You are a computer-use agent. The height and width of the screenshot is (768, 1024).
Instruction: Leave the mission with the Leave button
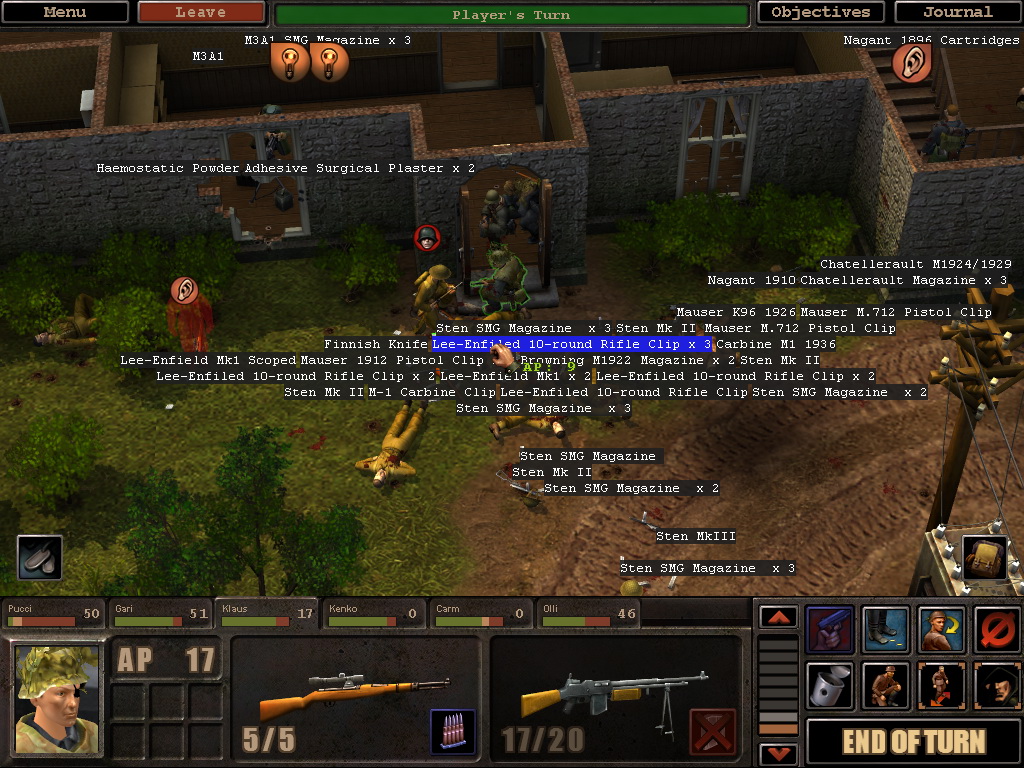200,13
